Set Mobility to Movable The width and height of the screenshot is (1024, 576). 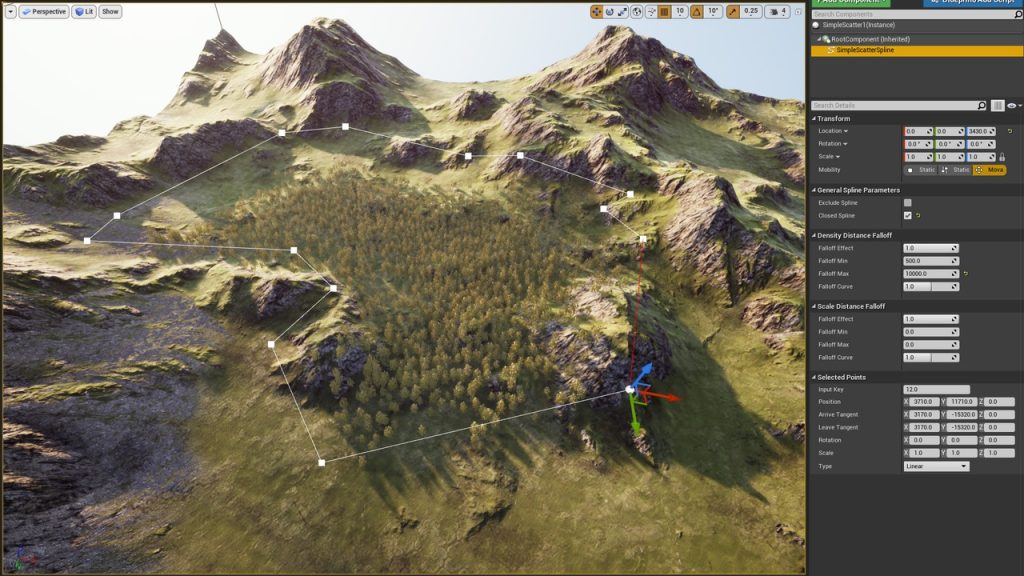(x=990, y=170)
